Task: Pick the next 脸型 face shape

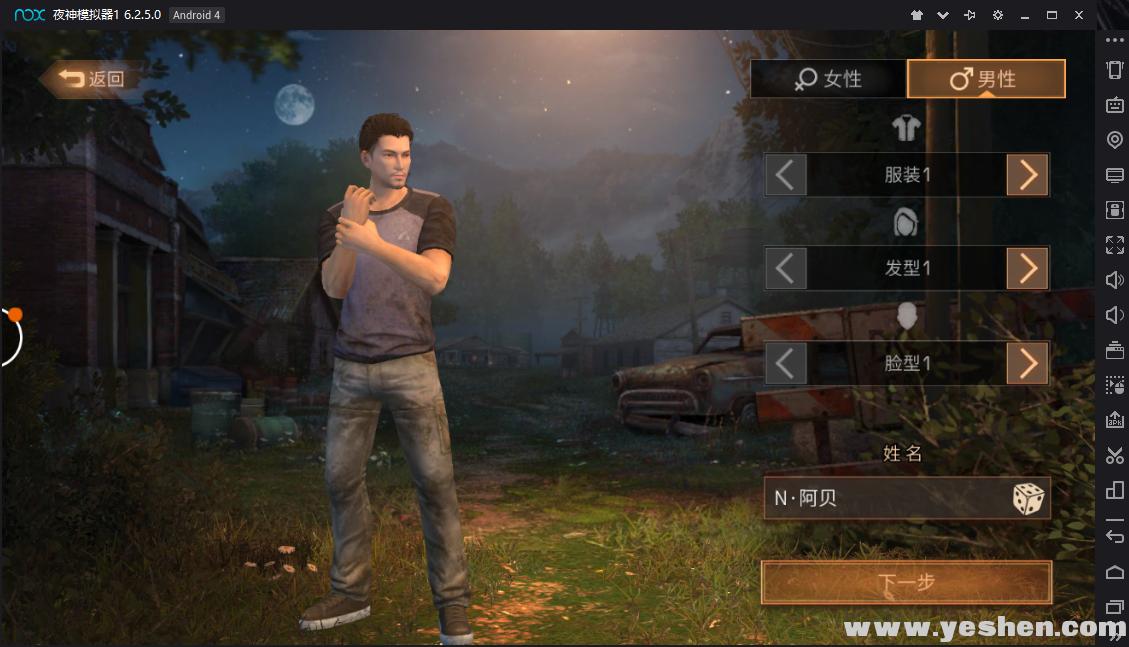Action: [x=1027, y=363]
